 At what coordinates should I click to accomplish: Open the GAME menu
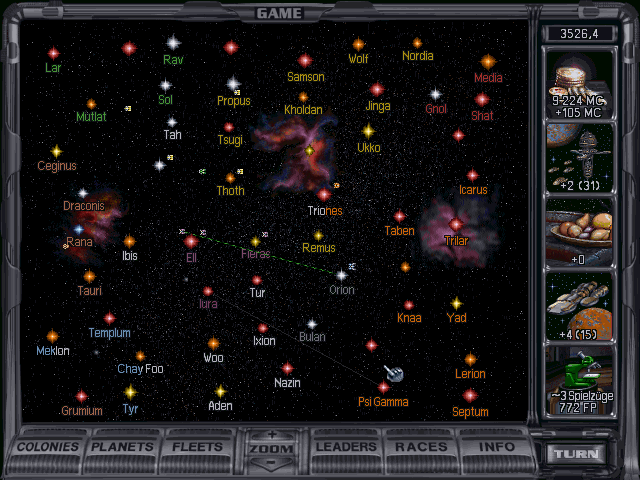(279, 13)
